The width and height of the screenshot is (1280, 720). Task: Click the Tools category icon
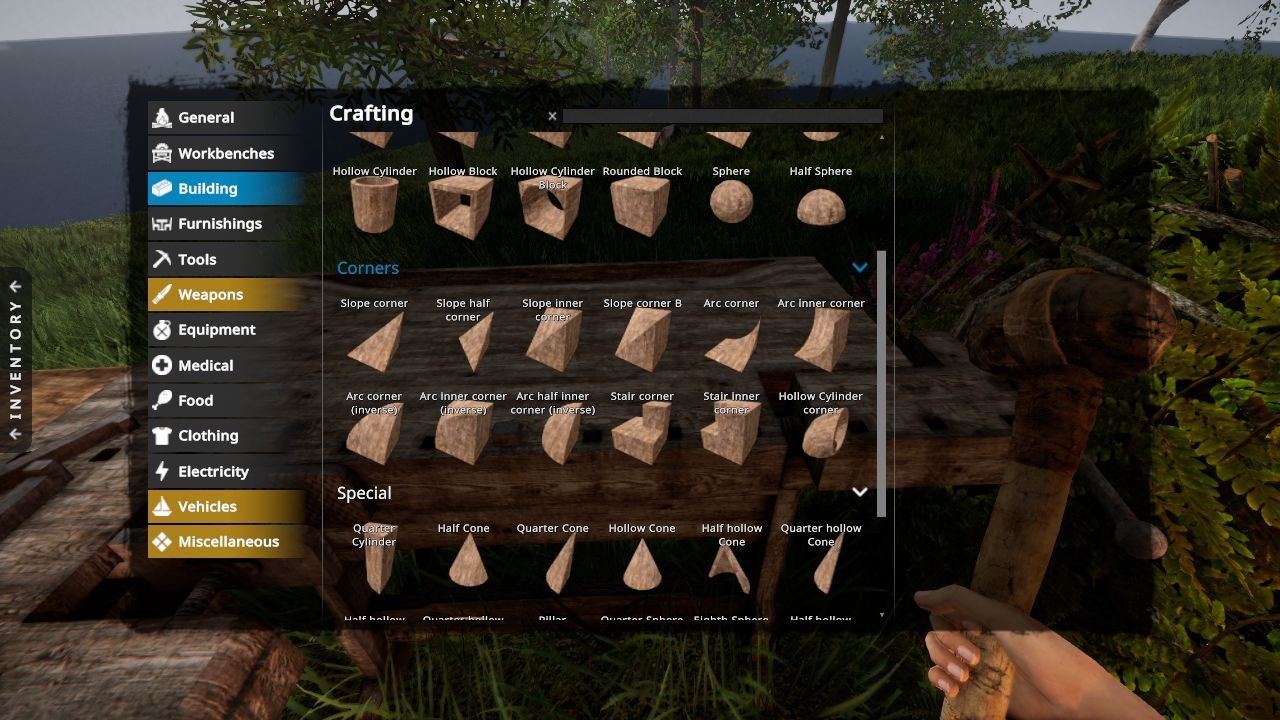(x=162, y=259)
